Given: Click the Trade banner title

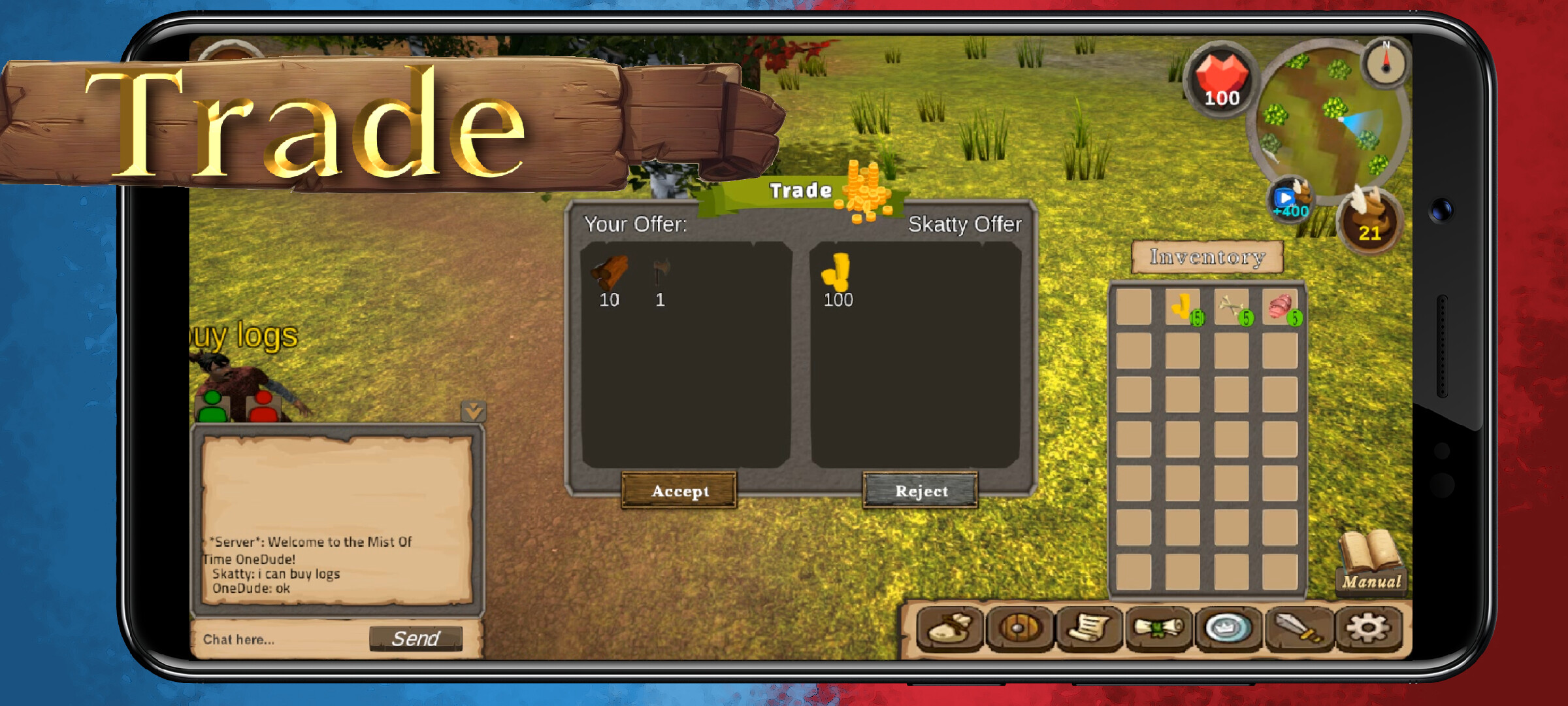Looking at the screenshot, I should (801, 190).
